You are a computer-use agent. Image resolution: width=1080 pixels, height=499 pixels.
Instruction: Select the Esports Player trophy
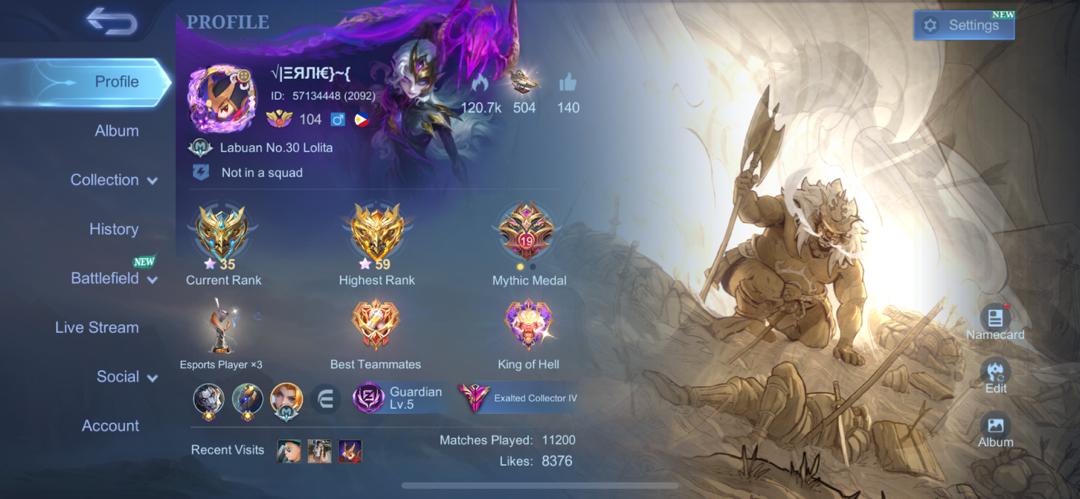pyautogui.click(x=222, y=326)
